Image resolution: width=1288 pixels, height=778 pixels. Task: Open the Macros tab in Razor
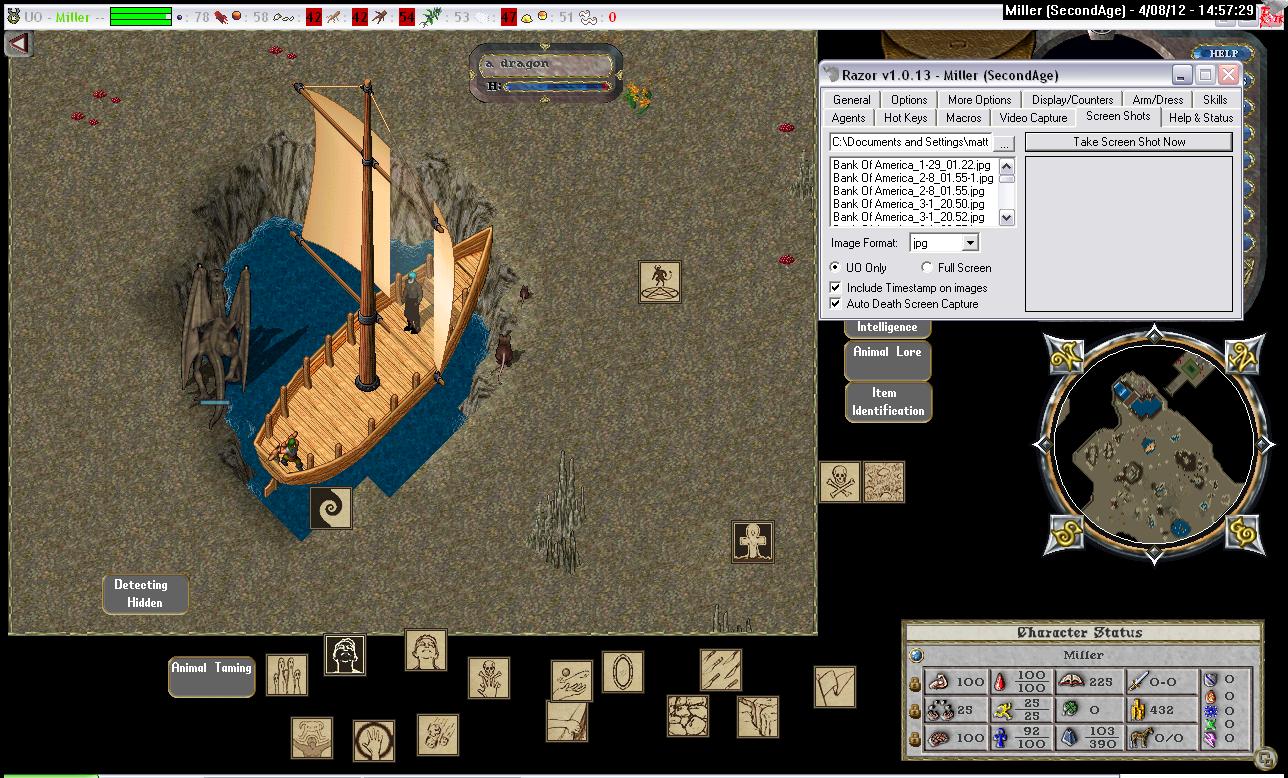963,118
